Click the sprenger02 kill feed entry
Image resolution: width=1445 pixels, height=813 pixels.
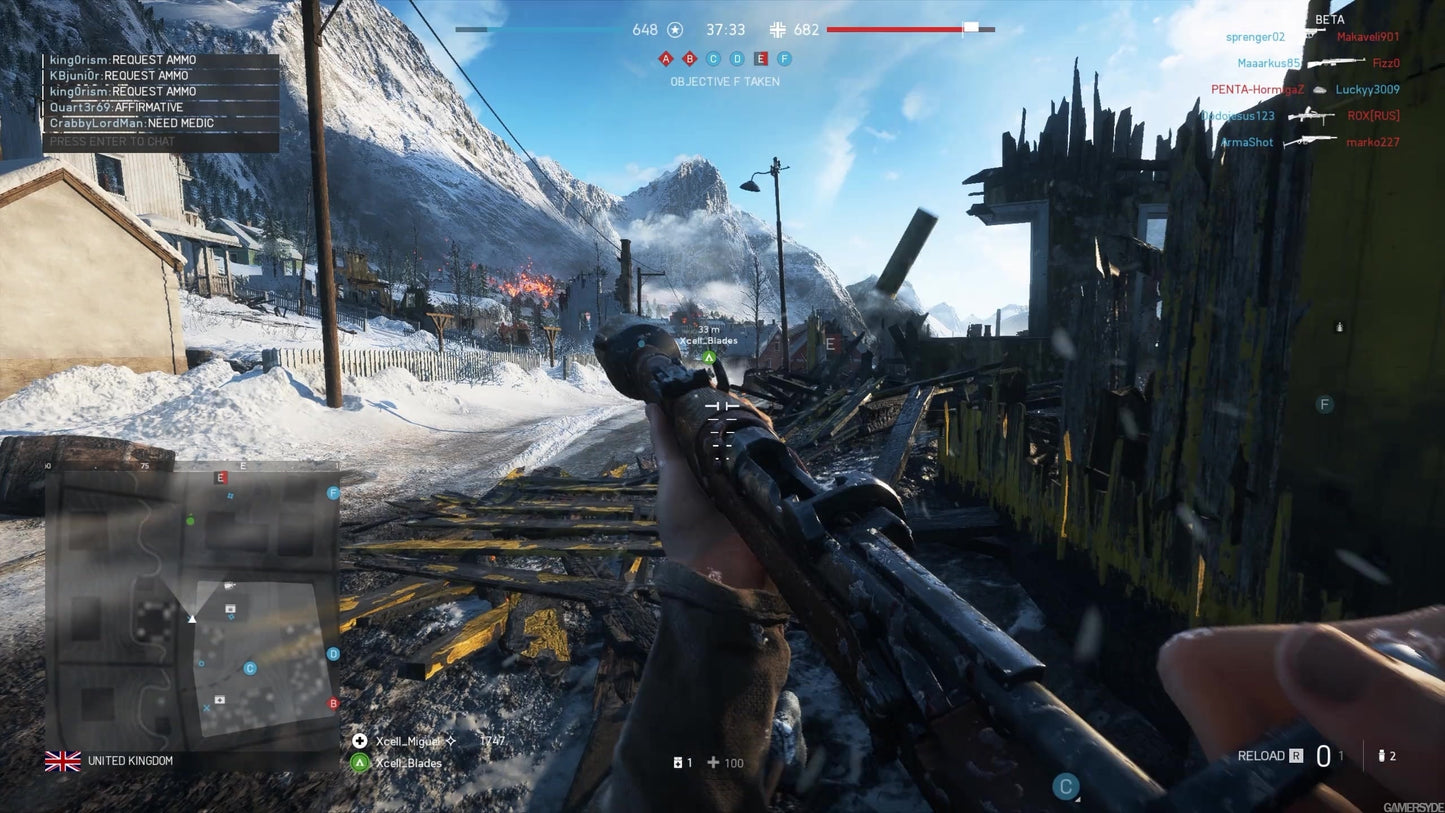(x=1255, y=37)
